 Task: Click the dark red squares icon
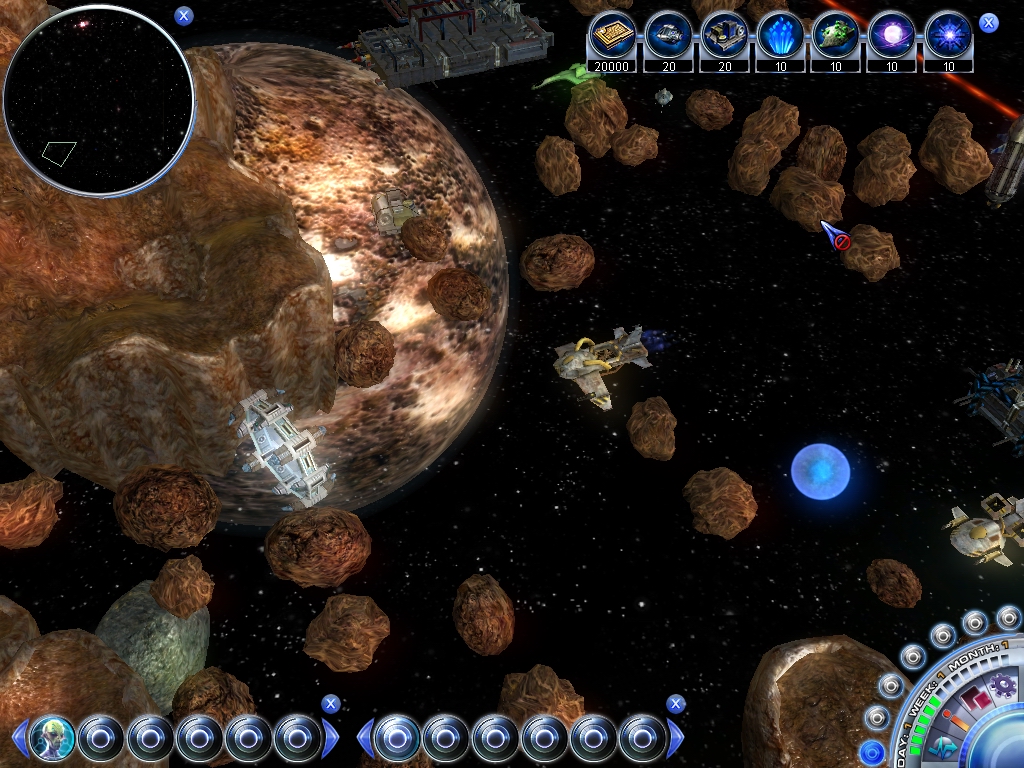tap(975, 698)
